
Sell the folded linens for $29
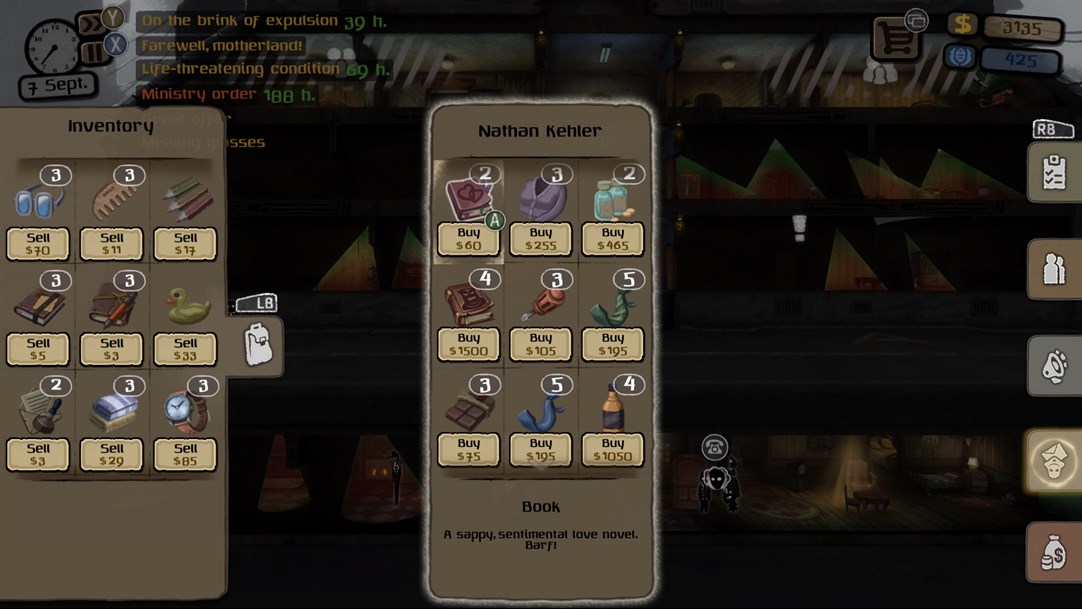(x=112, y=454)
